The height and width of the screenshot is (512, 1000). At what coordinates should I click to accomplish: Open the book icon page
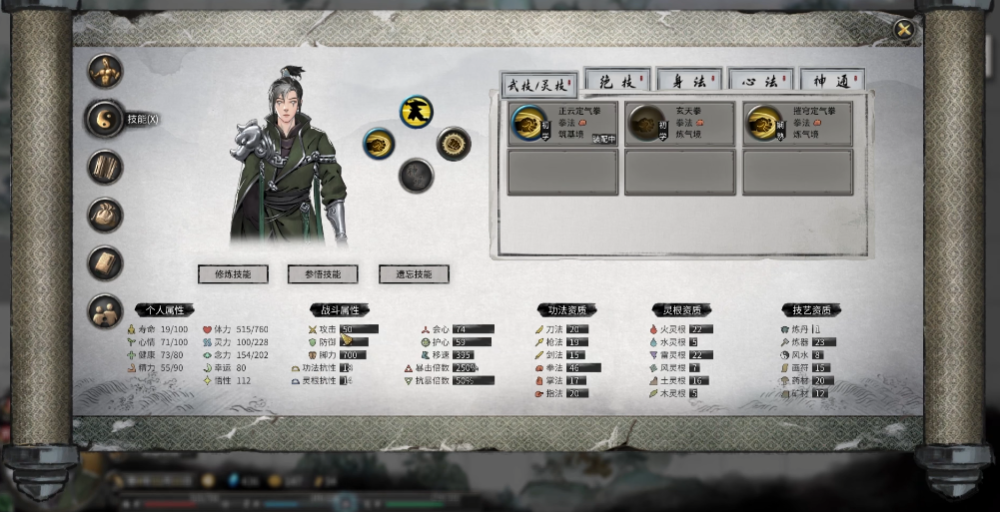pyautogui.click(x=105, y=262)
